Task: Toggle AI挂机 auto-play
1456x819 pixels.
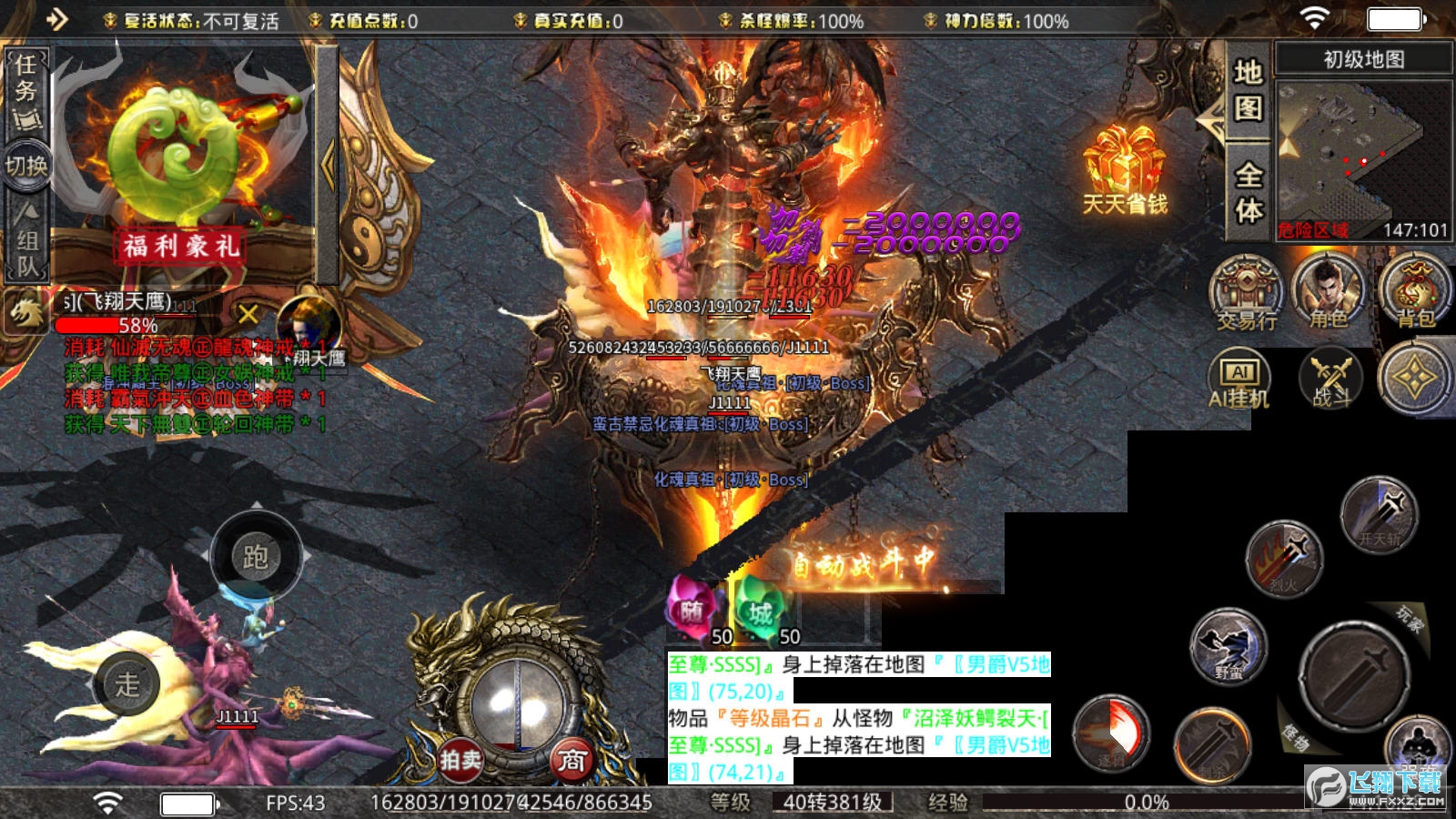Action: pos(1239,378)
